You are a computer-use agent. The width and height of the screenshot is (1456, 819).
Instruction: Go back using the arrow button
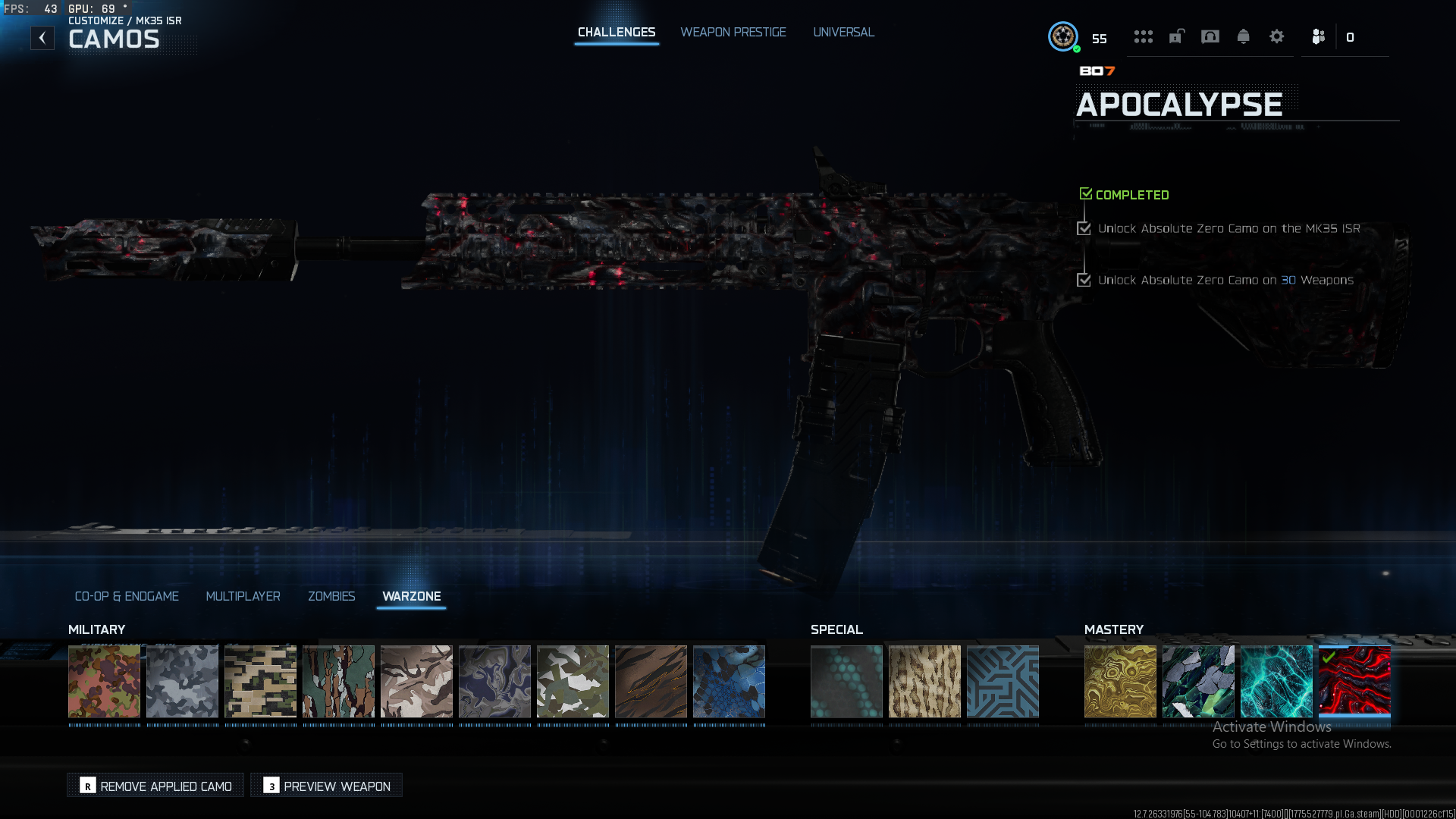(x=42, y=38)
